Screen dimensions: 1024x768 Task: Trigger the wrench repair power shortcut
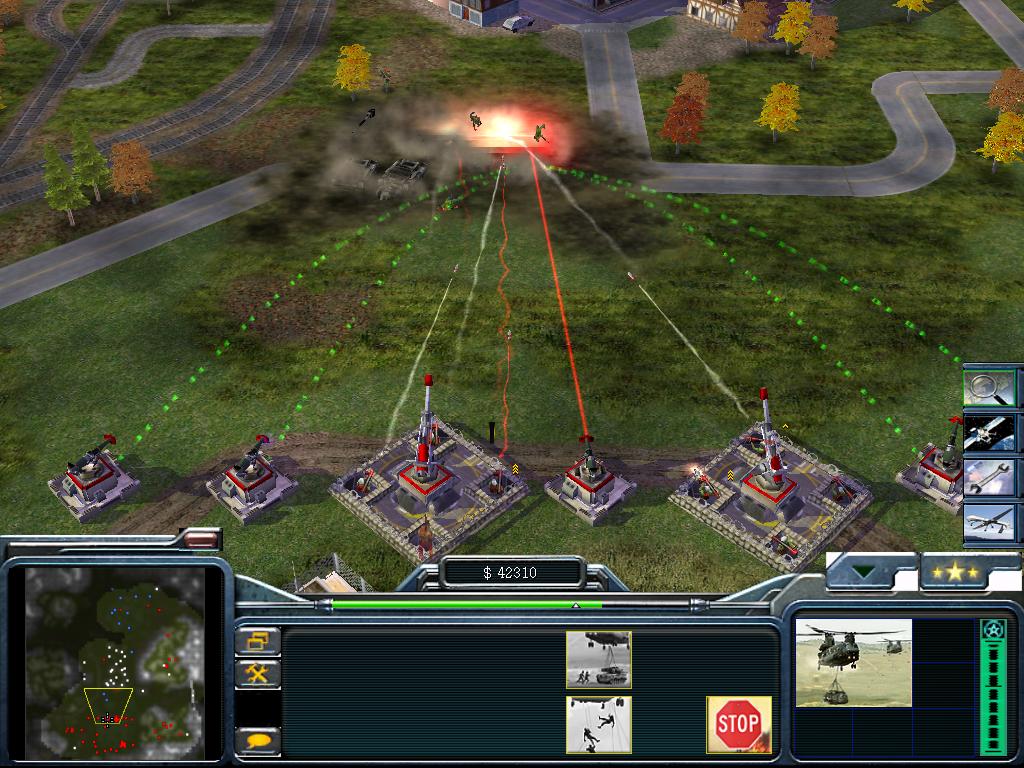[x=989, y=478]
